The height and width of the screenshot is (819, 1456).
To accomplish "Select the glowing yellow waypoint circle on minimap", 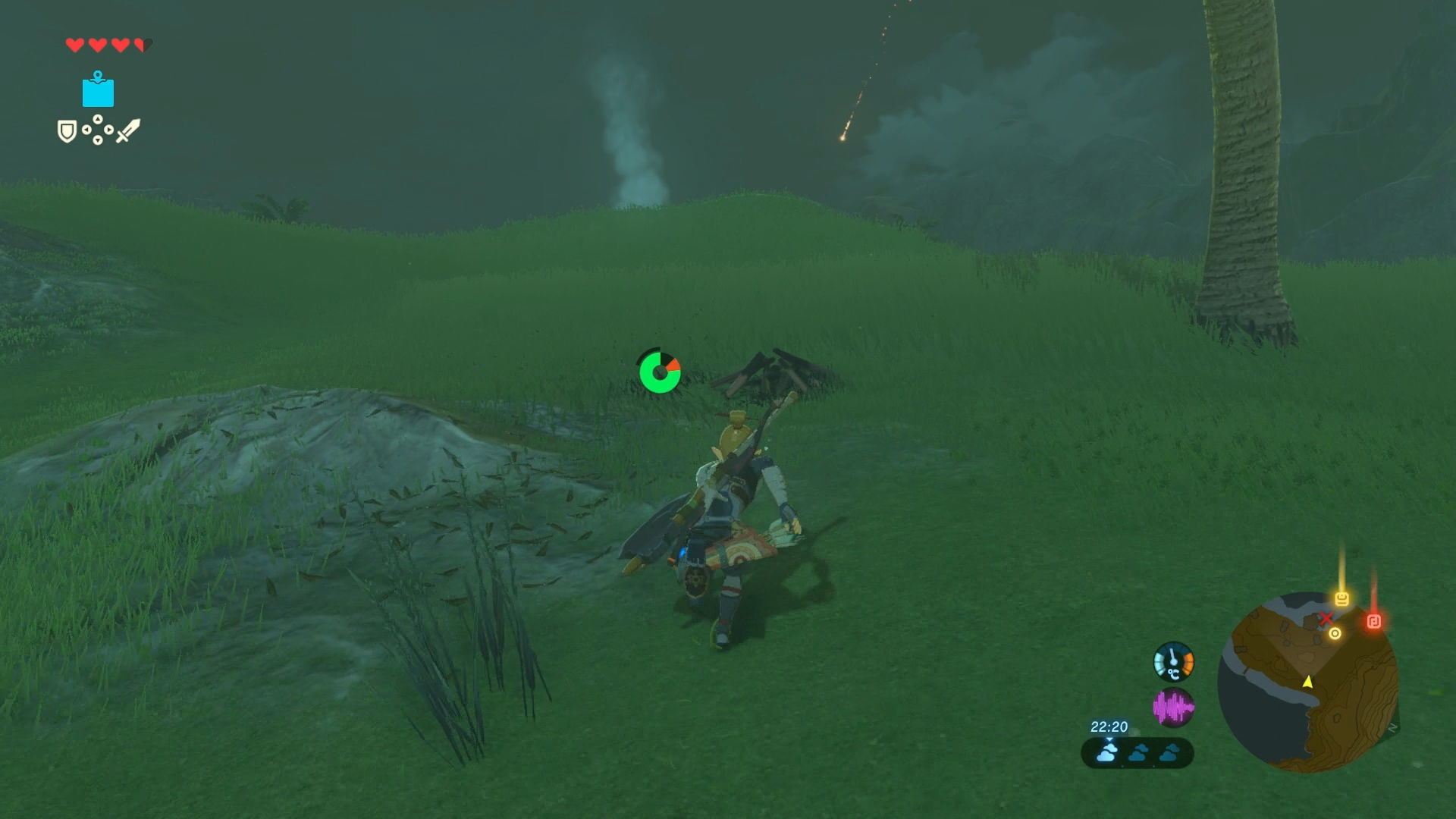I will point(1335,635).
